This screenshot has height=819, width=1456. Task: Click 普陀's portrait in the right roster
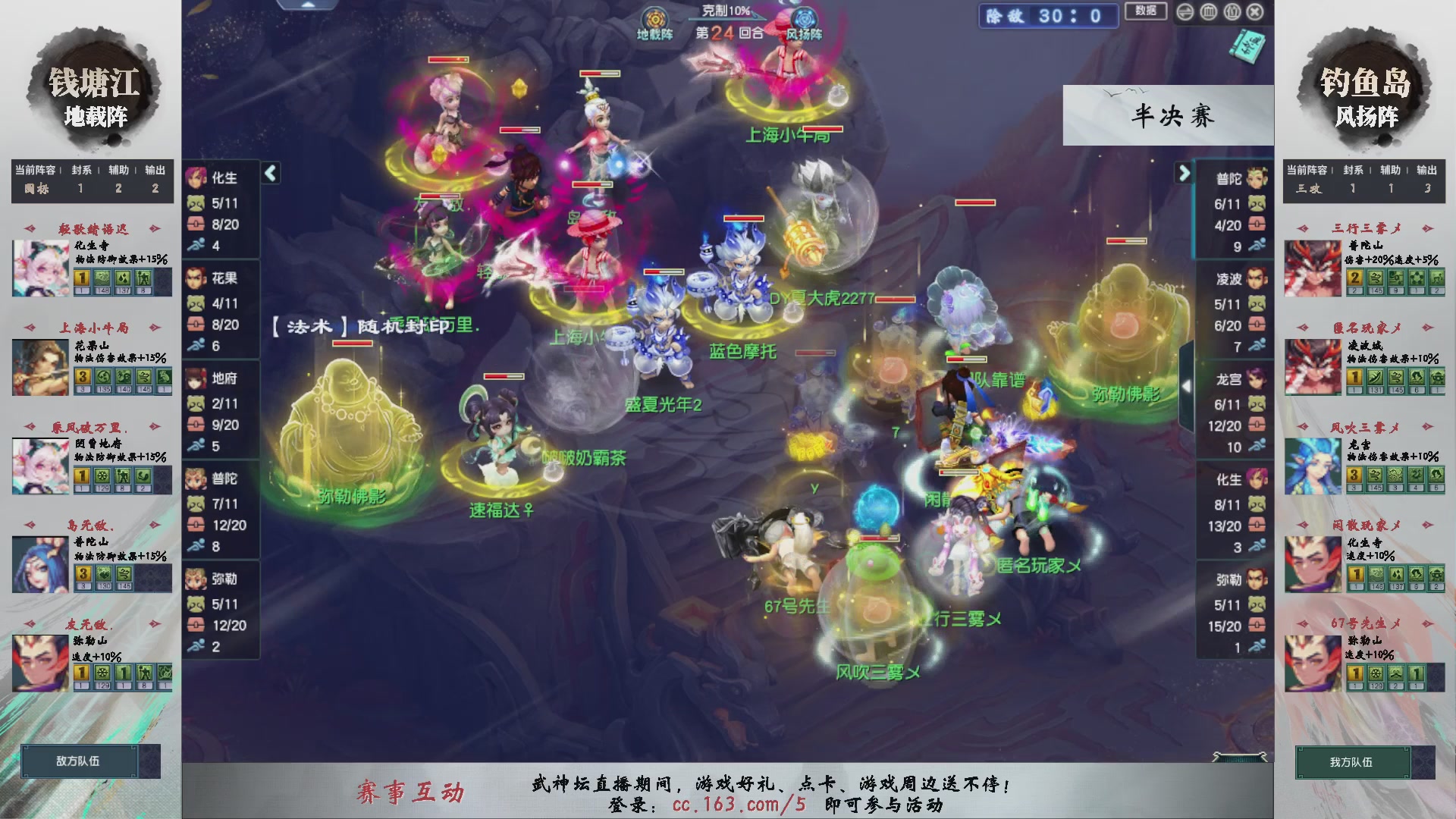tap(1257, 176)
